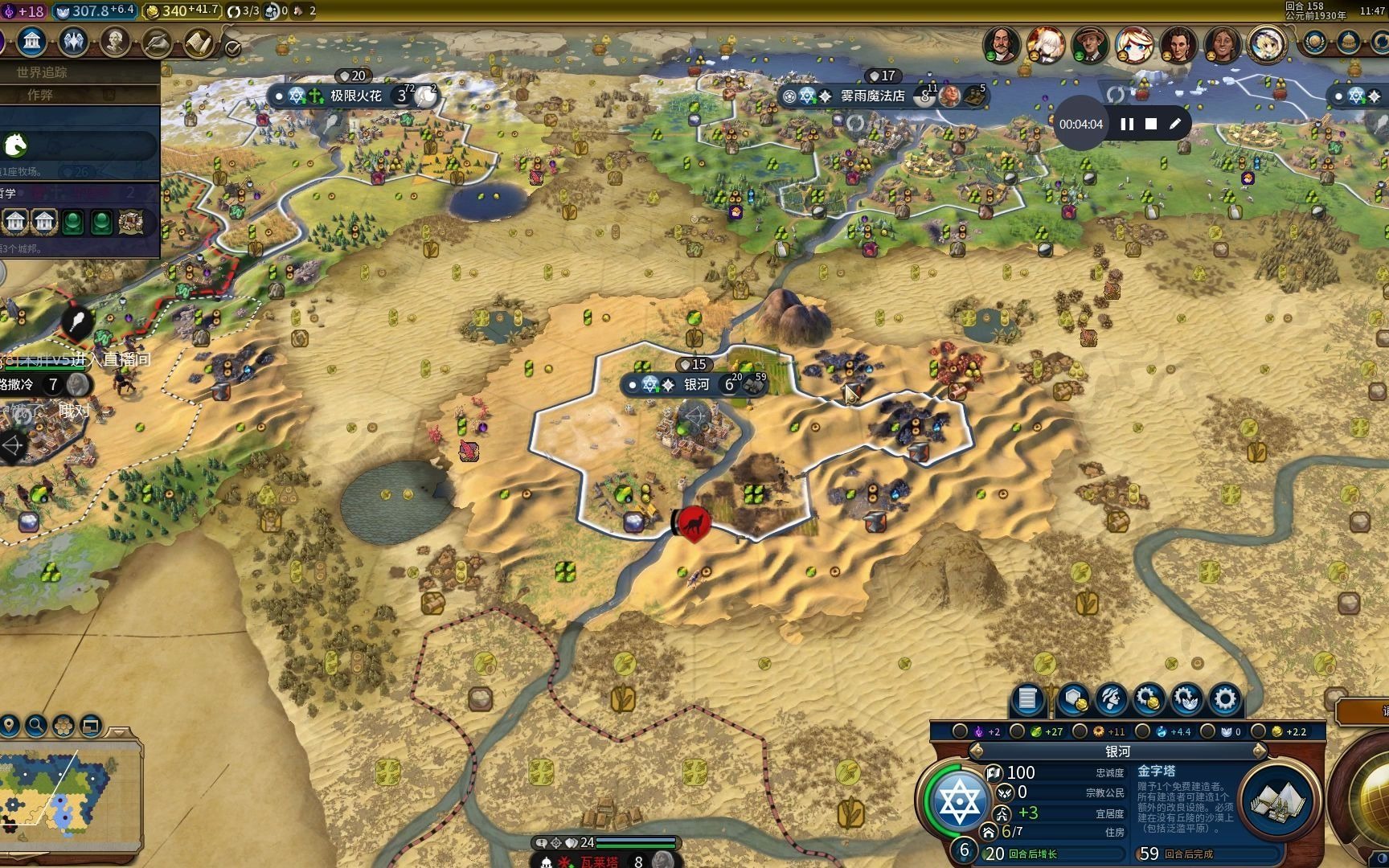Open the manage citizens button
This screenshot has width=1389, height=868.
(x=1112, y=699)
